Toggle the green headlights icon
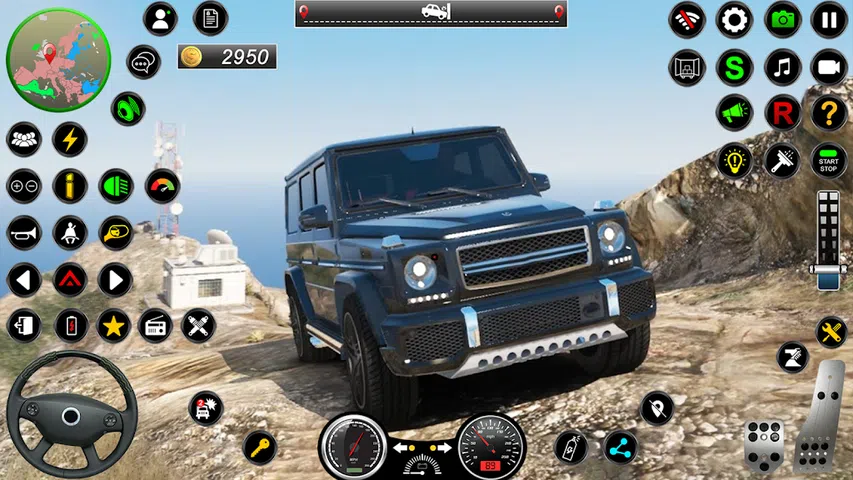 click(x=116, y=185)
